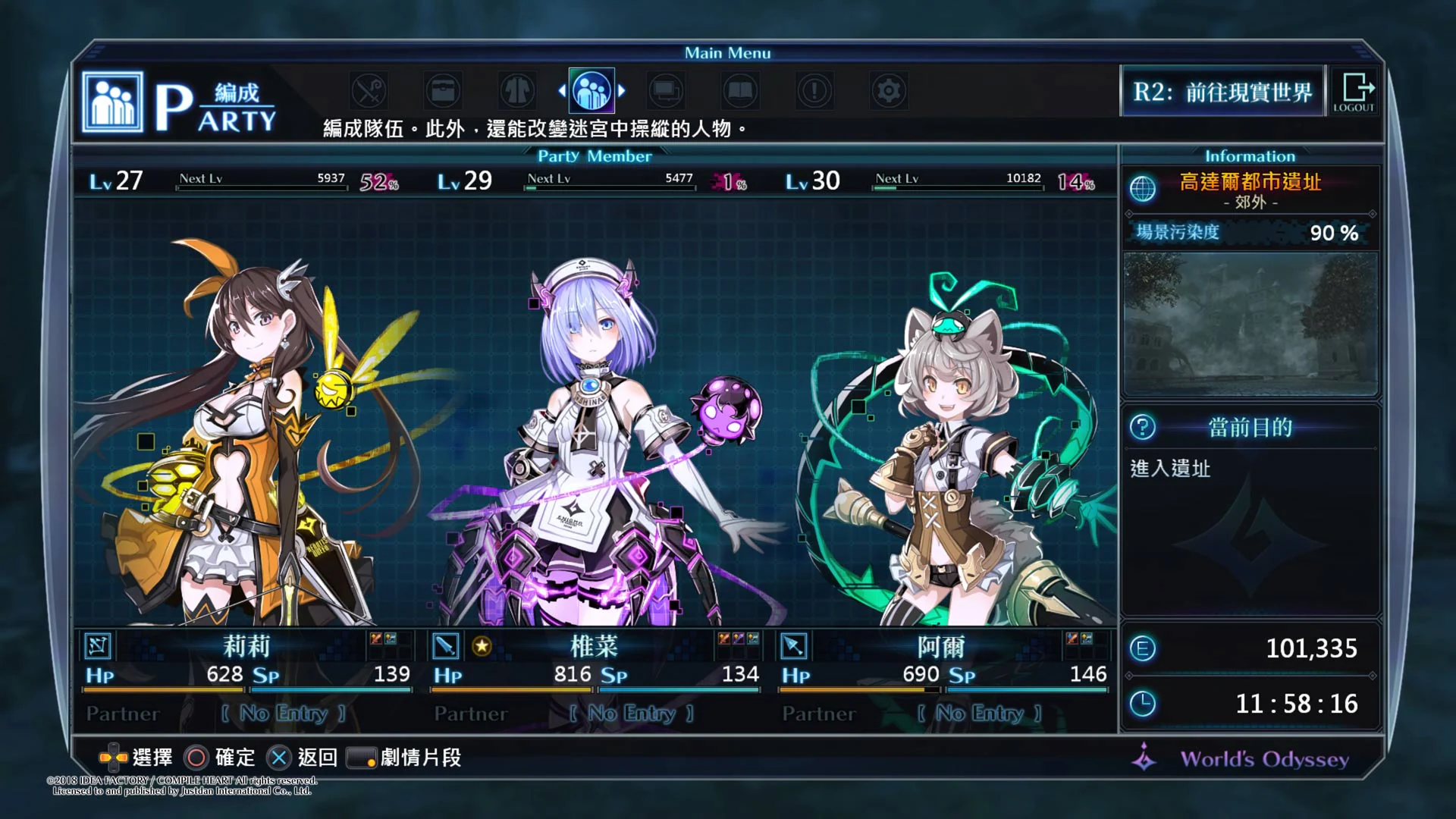Open the clothing equipment menu icon
Image resolution: width=1456 pixels, height=819 pixels.
(517, 89)
